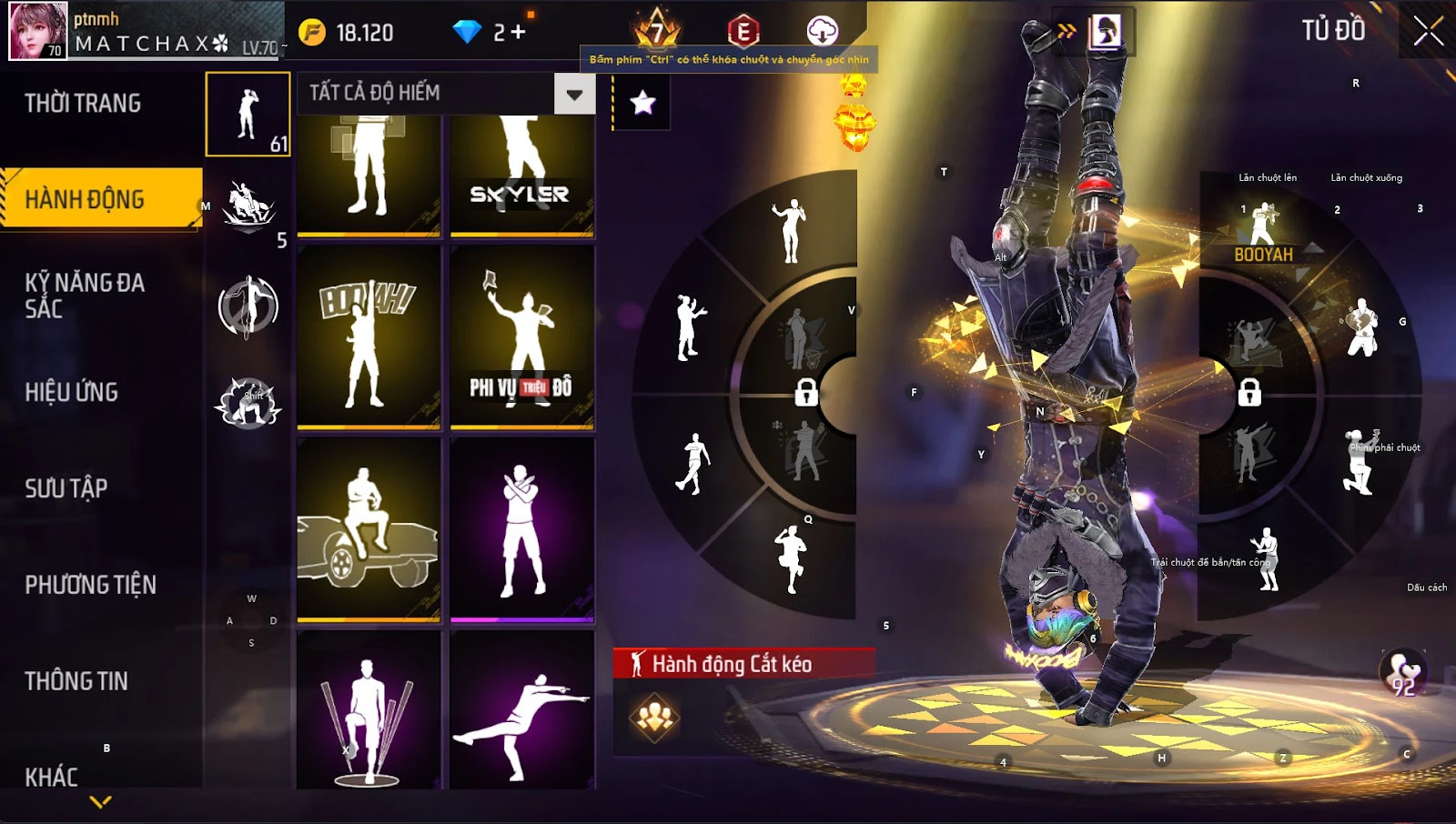The width and height of the screenshot is (1456, 824).
Task: Pick the sitting-on-car emote tile
Action: pyautogui.click(x=369, y=528)
